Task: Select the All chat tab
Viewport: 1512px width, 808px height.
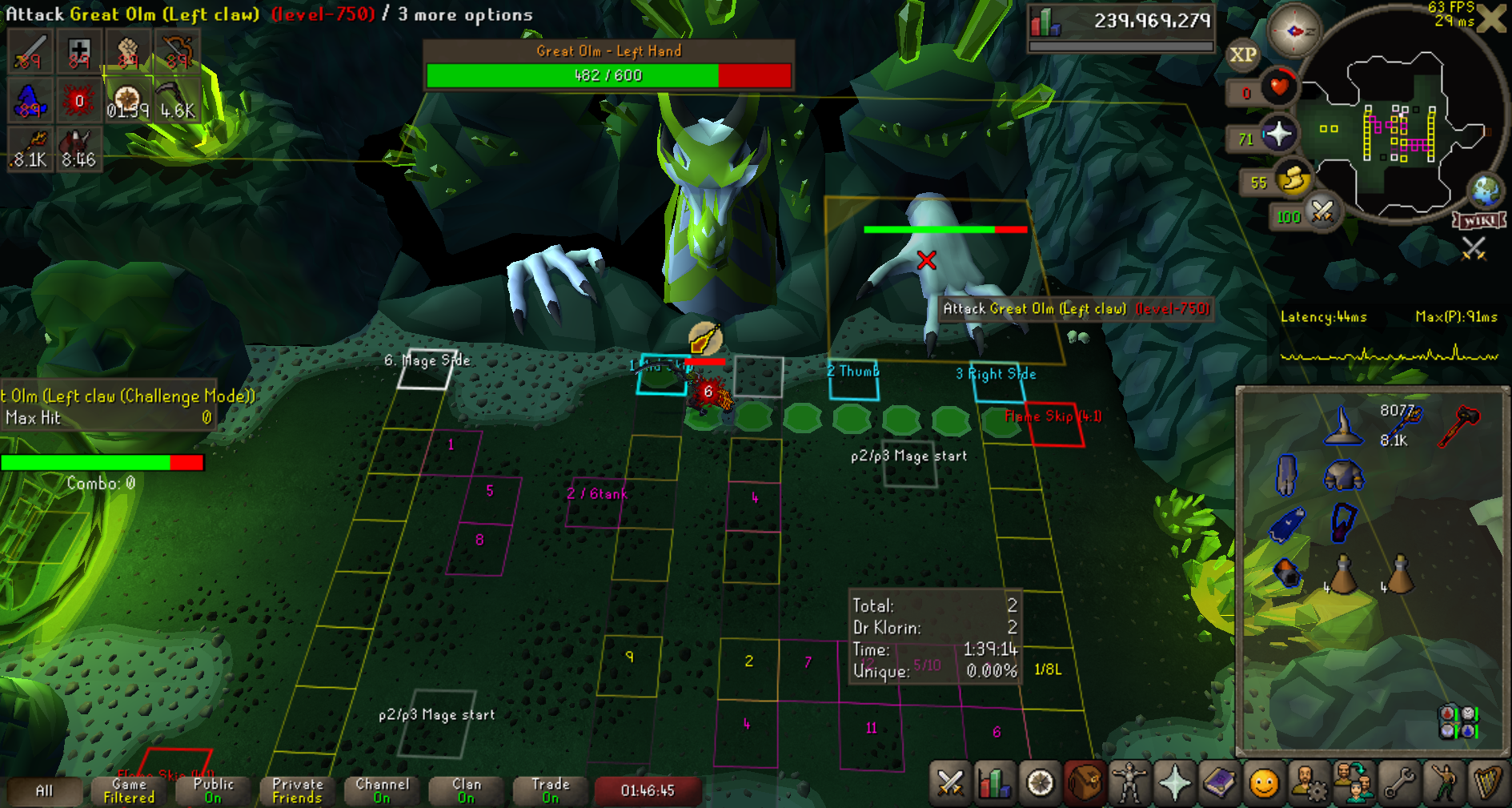Action: click(44, 790)
